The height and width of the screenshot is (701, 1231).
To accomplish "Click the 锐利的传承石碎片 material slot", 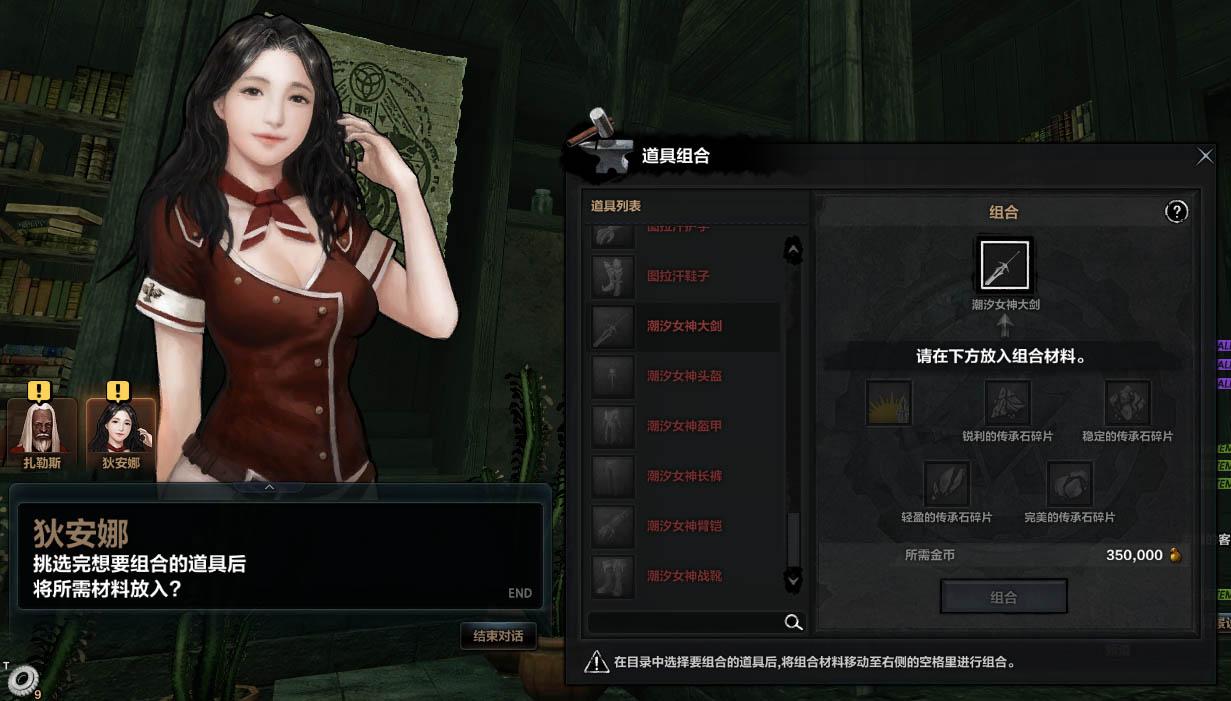I will tap(1007, 403).
